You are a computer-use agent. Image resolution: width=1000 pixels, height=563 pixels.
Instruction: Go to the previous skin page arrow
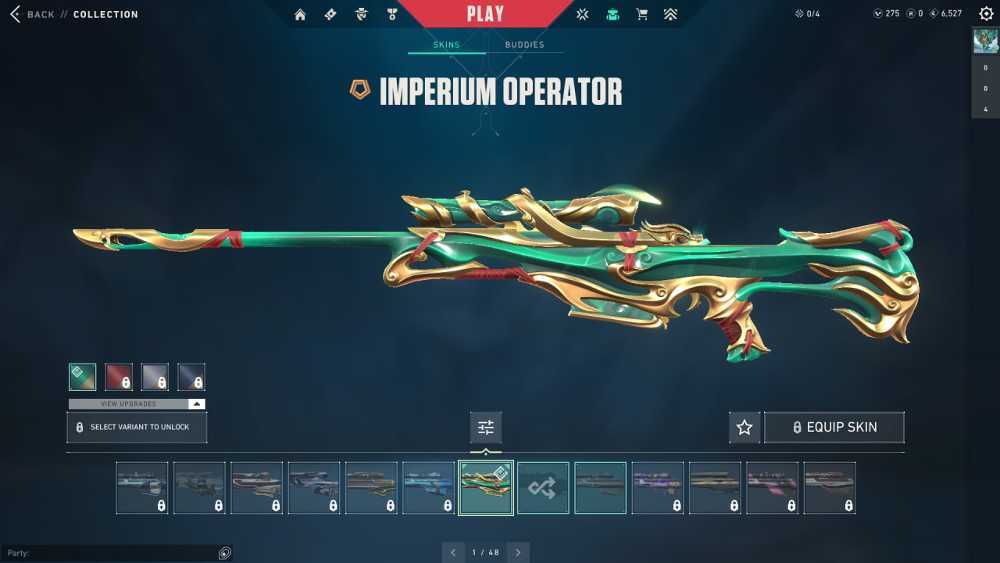454,552
